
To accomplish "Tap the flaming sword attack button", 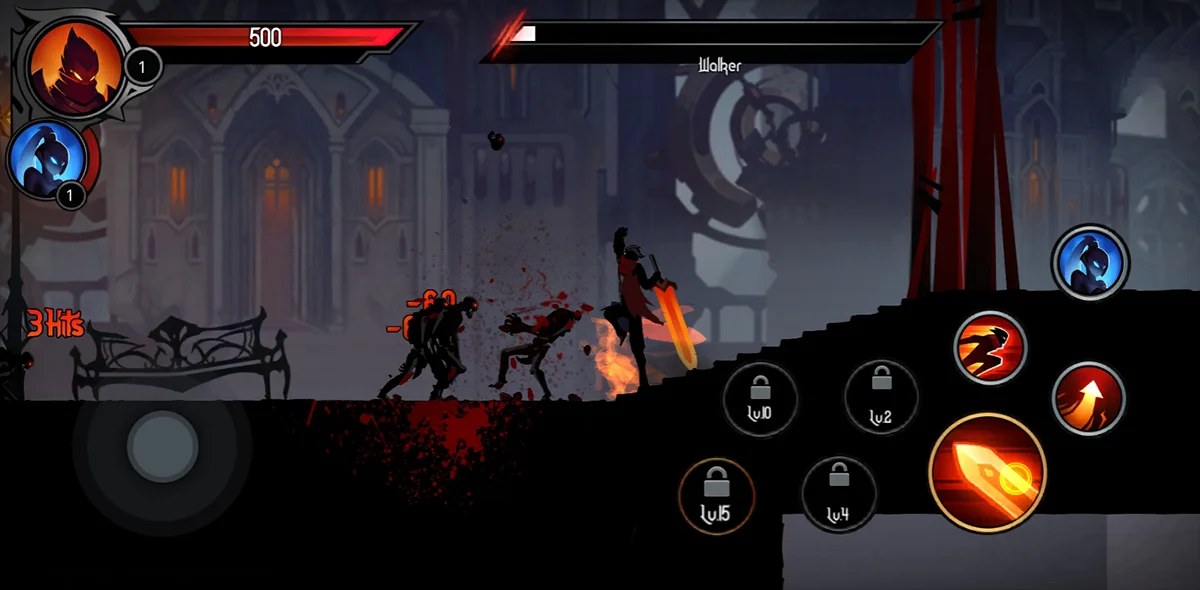I will pos(987,472).
